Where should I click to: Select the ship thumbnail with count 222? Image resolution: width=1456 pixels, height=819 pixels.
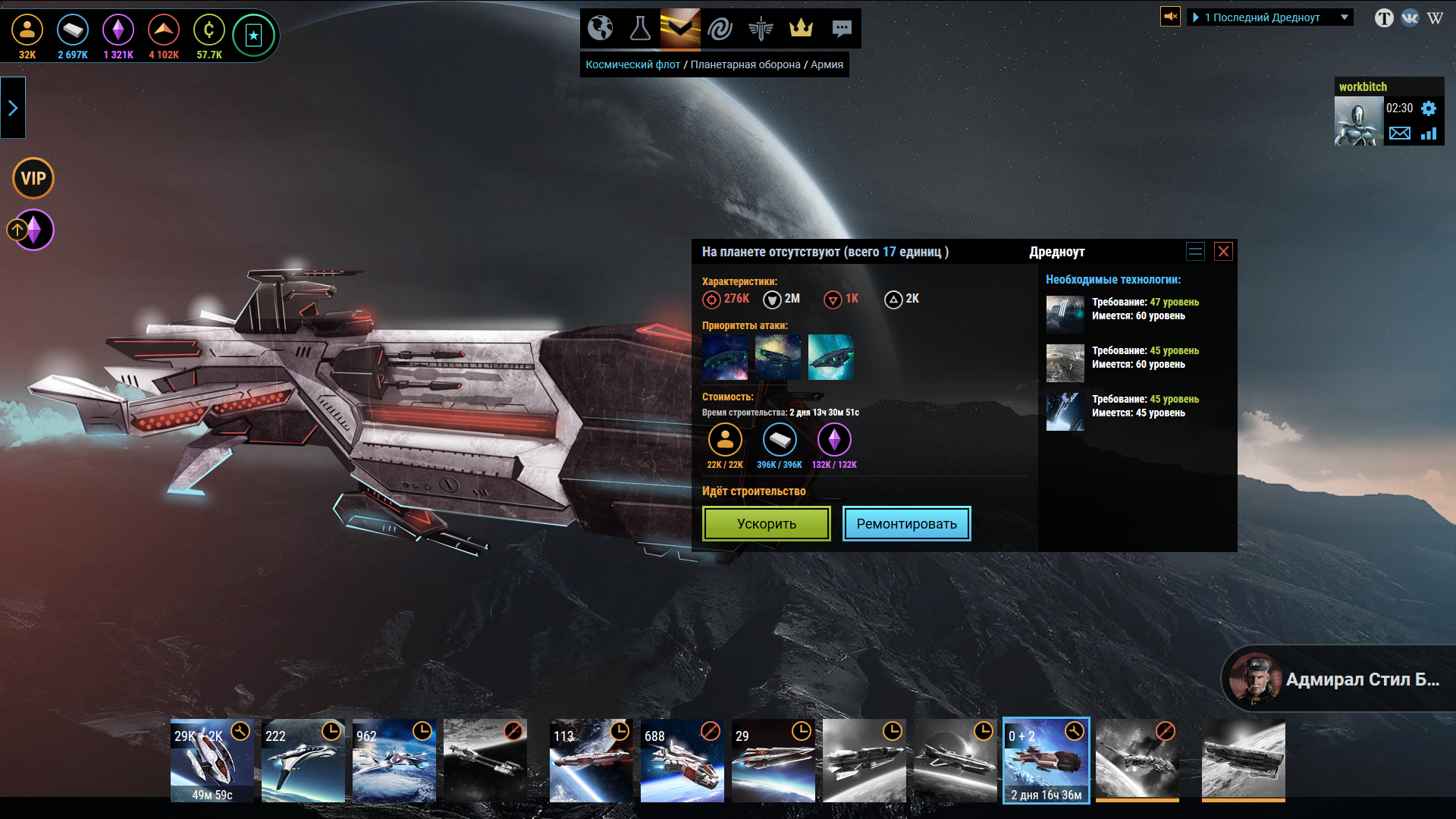[303, 761]
